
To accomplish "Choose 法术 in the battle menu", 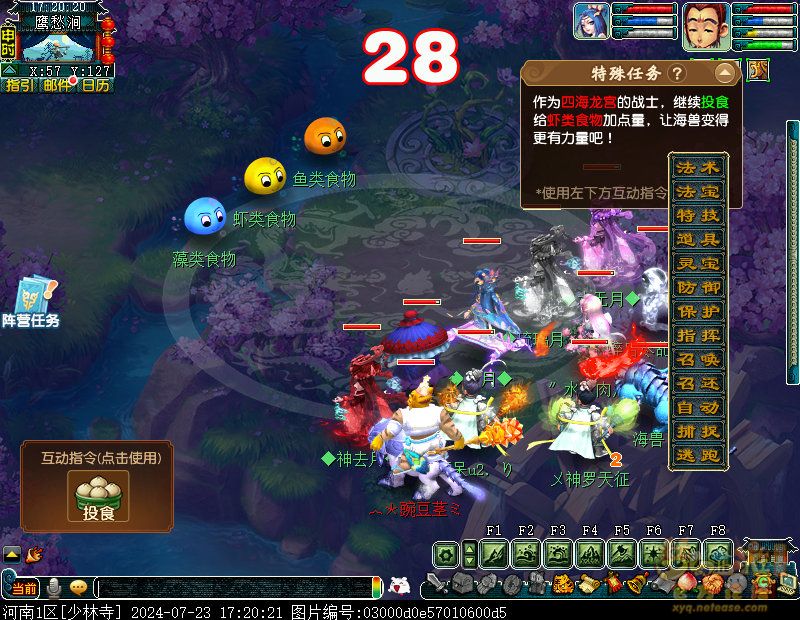I will [697, 167].
